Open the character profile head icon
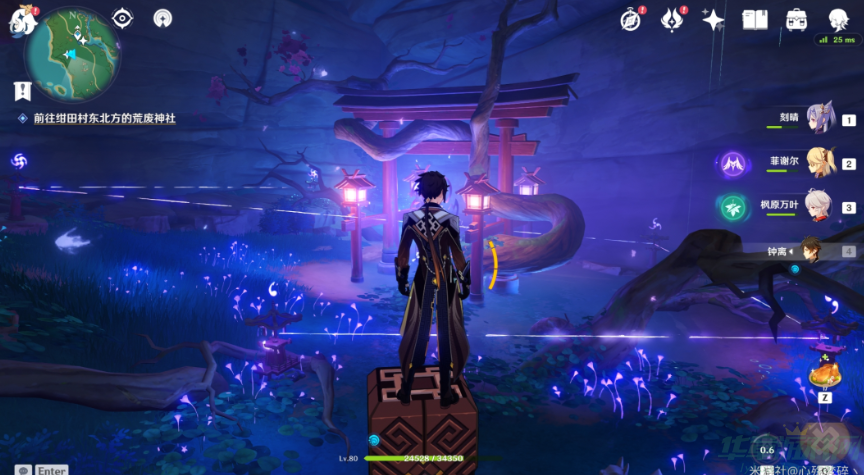864x475 pixels. click(x=838, y=20)
